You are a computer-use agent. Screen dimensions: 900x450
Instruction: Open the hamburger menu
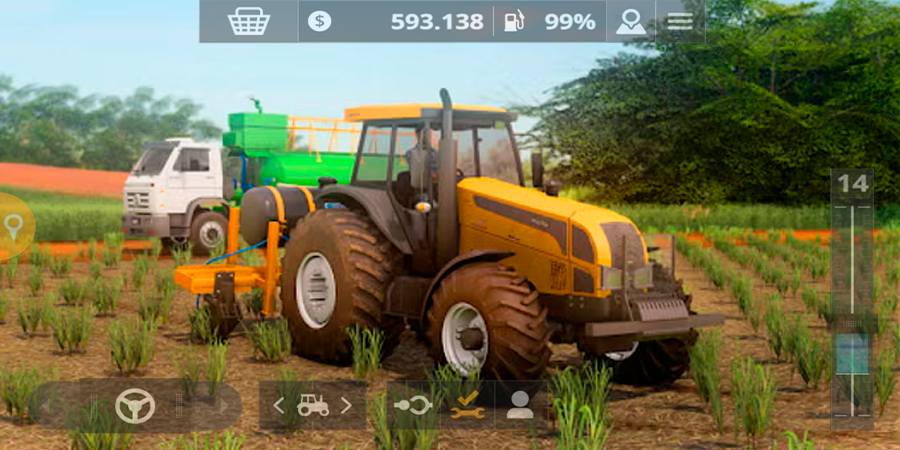(680, 21)
